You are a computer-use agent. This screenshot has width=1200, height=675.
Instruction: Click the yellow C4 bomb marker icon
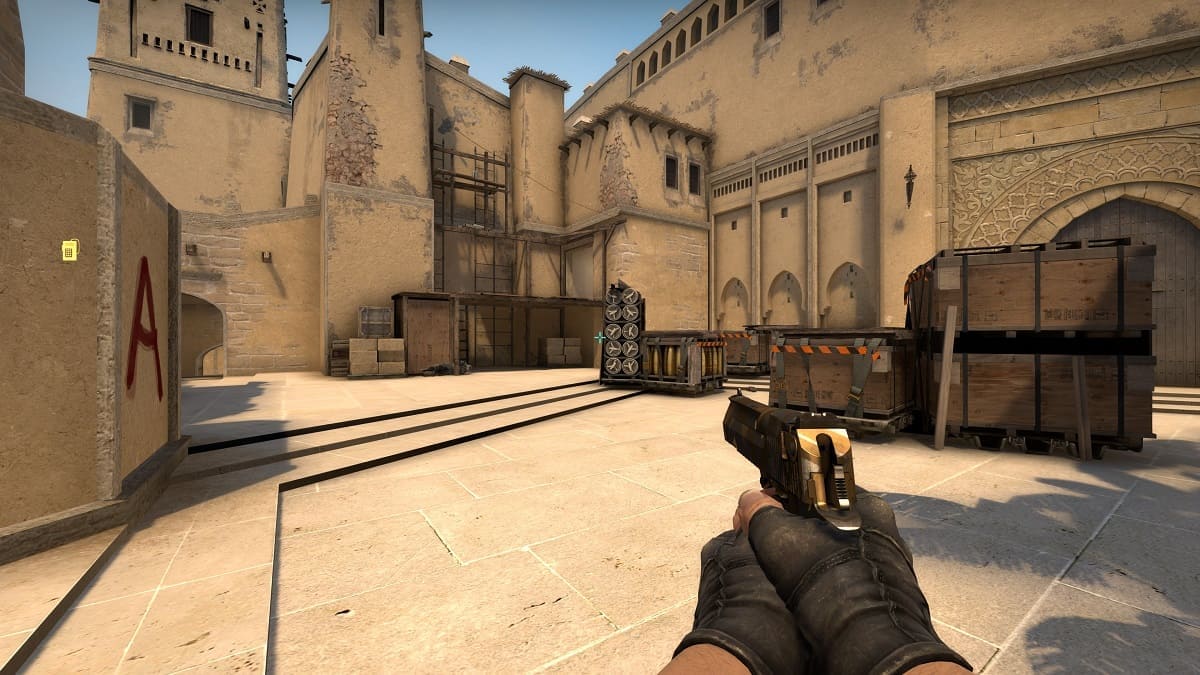[x=69, y=250]
